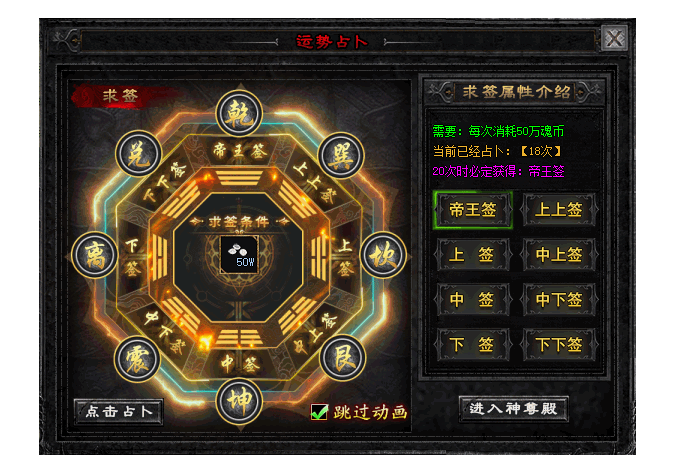Image resolution: width=676 pixels, height=474 pixels.
Task: Click the 巽 trigram orb
Action: 339,154
